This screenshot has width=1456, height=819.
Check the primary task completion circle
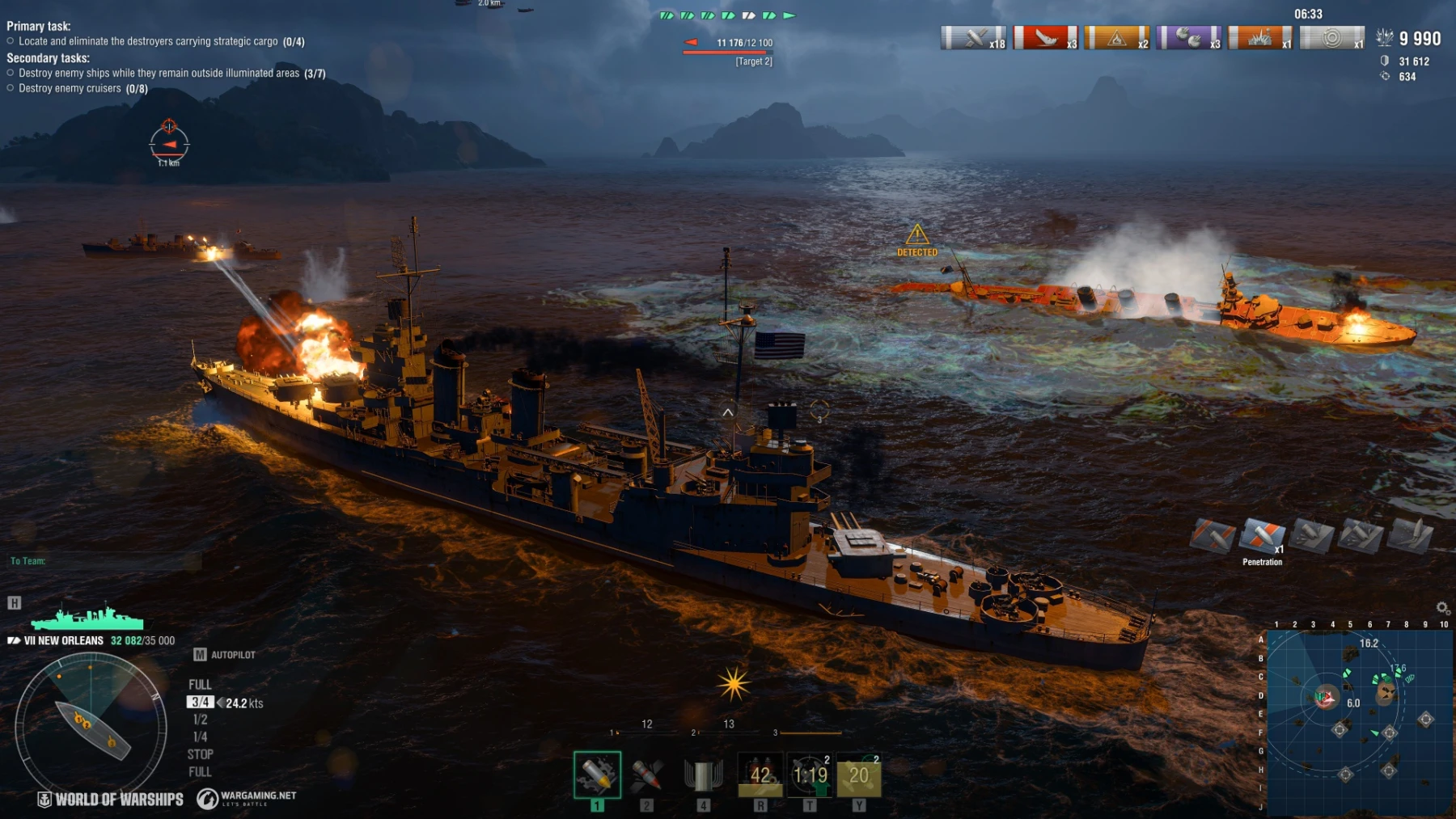11,40
